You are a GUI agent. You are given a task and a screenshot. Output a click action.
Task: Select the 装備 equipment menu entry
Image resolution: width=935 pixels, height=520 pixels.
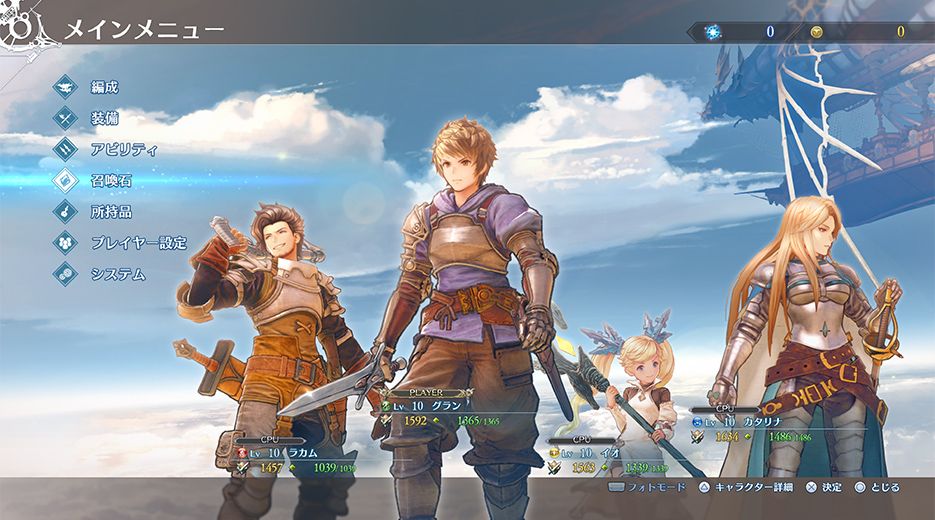click(104, 118)
